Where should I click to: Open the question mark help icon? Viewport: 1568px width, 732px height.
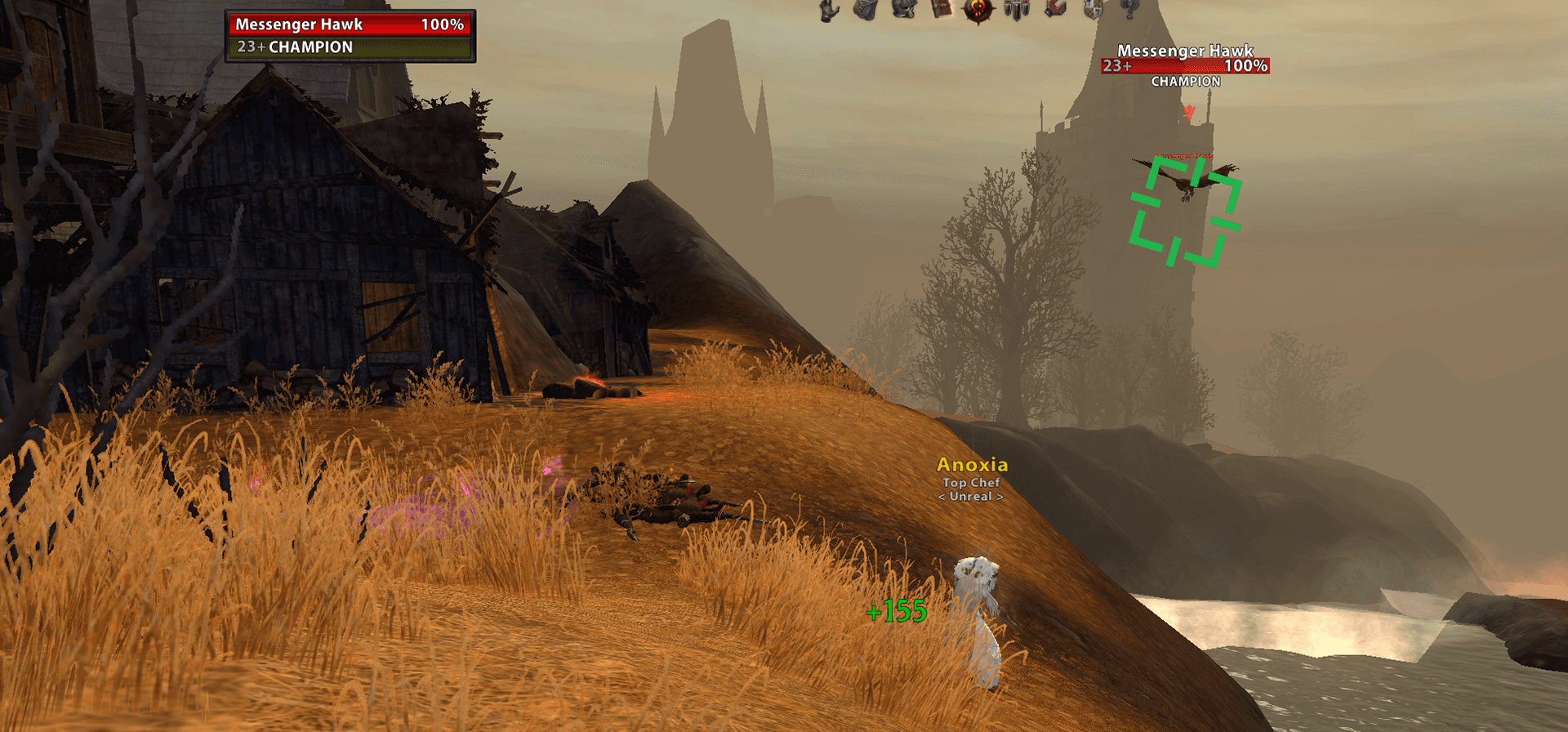click(1130, 9)
